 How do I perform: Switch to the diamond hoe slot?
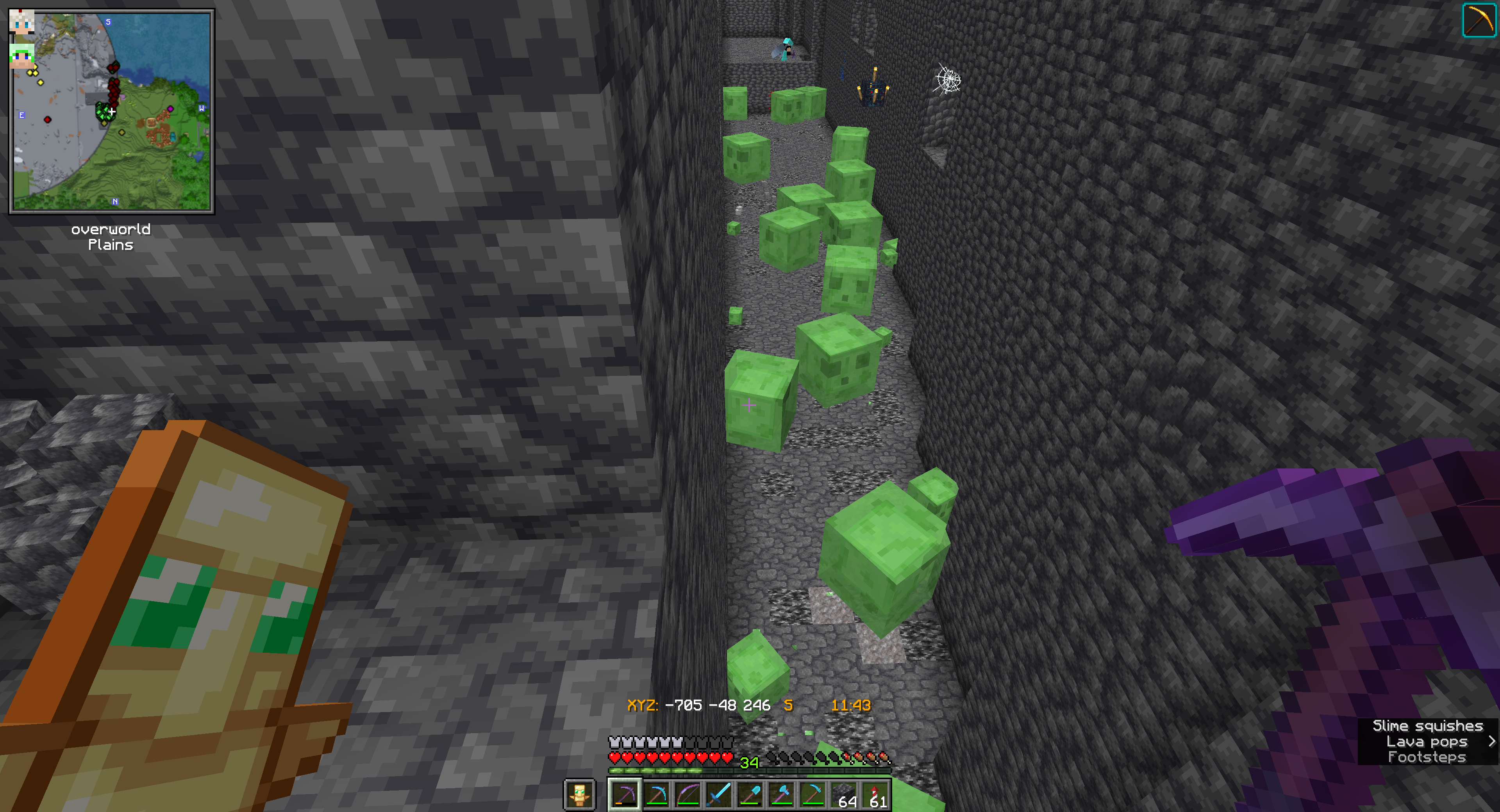click(813, 794)
